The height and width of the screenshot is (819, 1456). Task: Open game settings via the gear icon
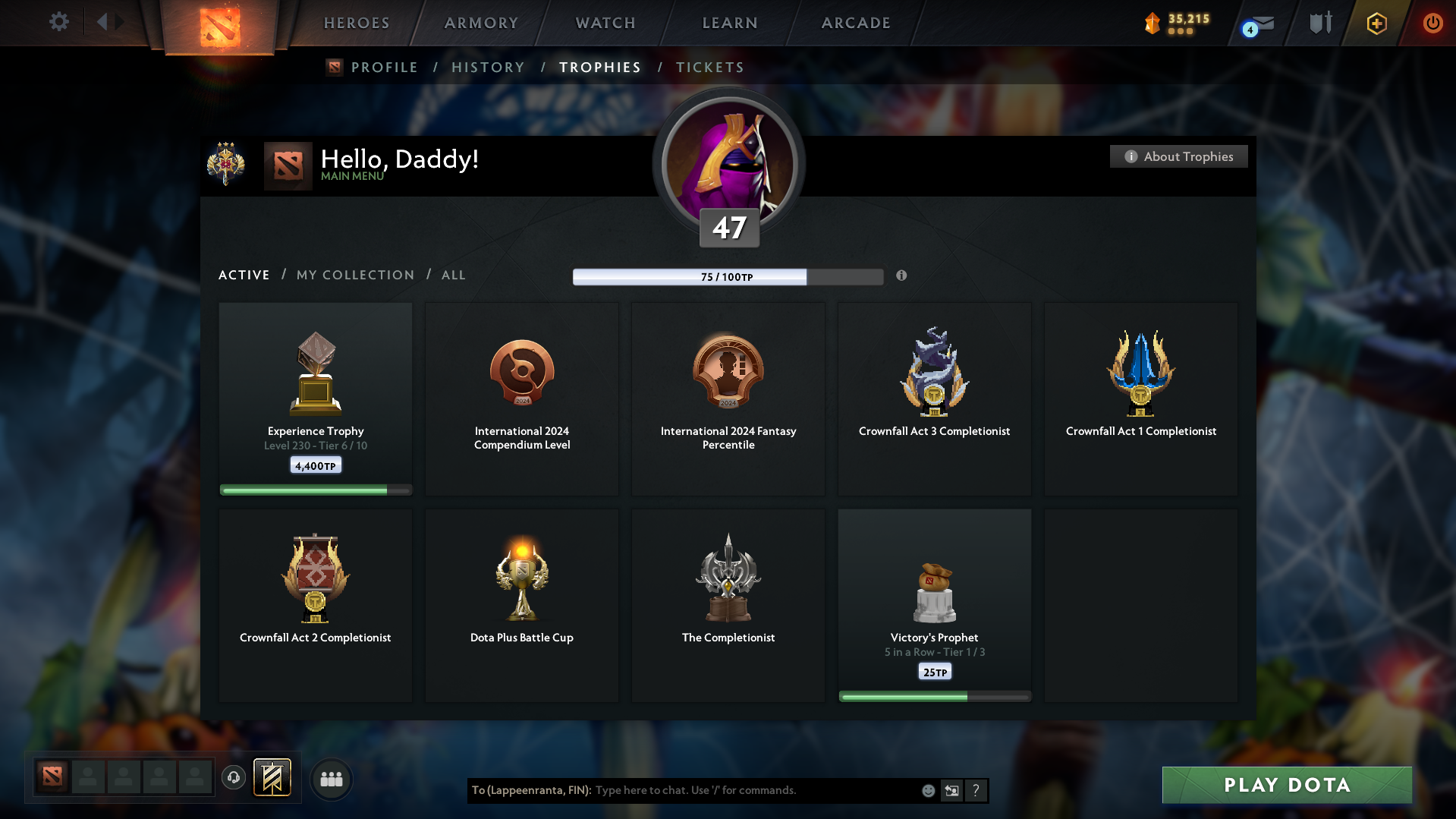59,22
